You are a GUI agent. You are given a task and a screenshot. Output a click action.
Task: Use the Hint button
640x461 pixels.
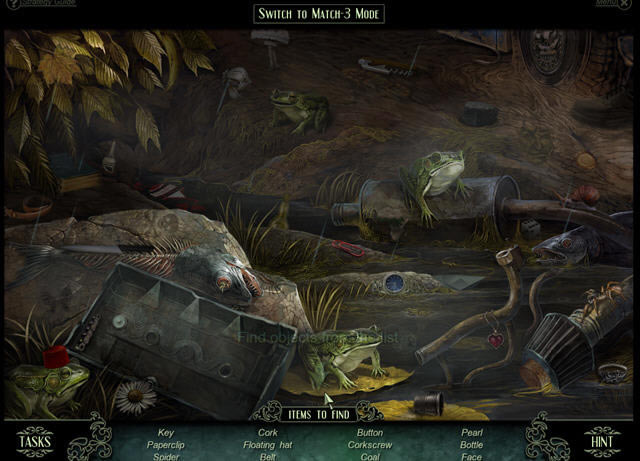602,440
